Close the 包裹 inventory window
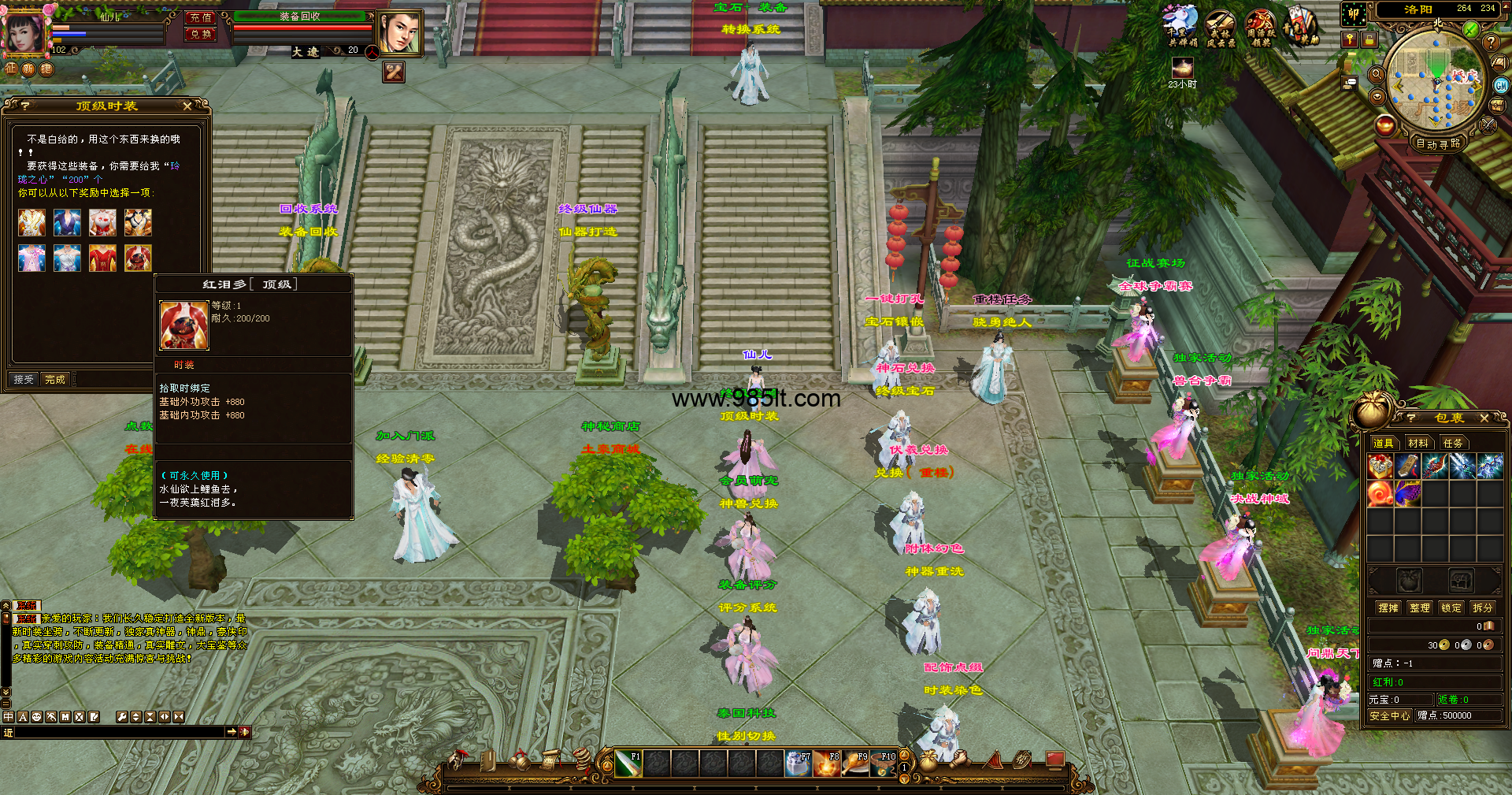The height and width of the screenshot is (795, 1512). click(1484, 418)
